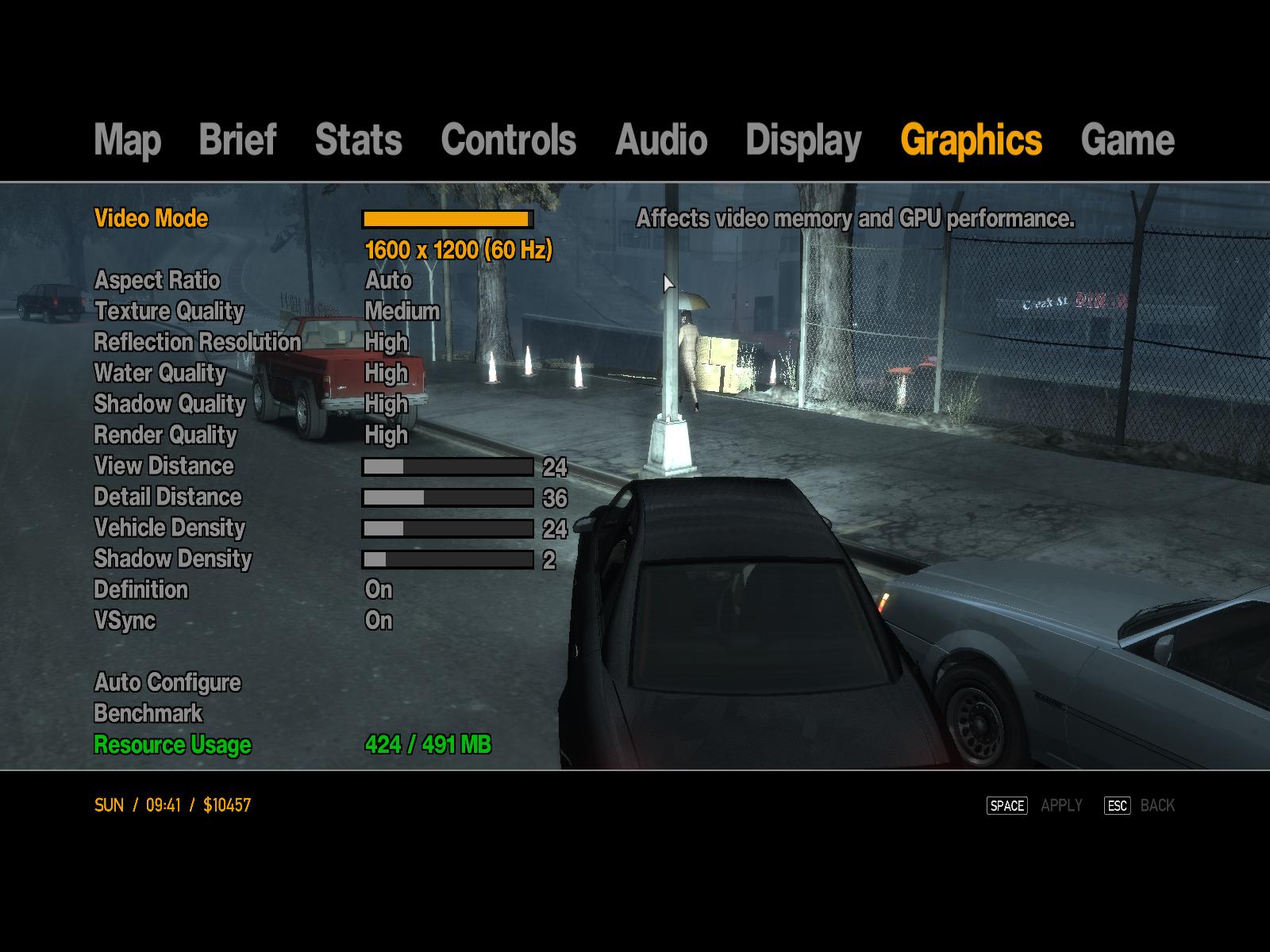Open the Brief tab
Viewport: 1270px width, 952px height.
click(237, 140)
